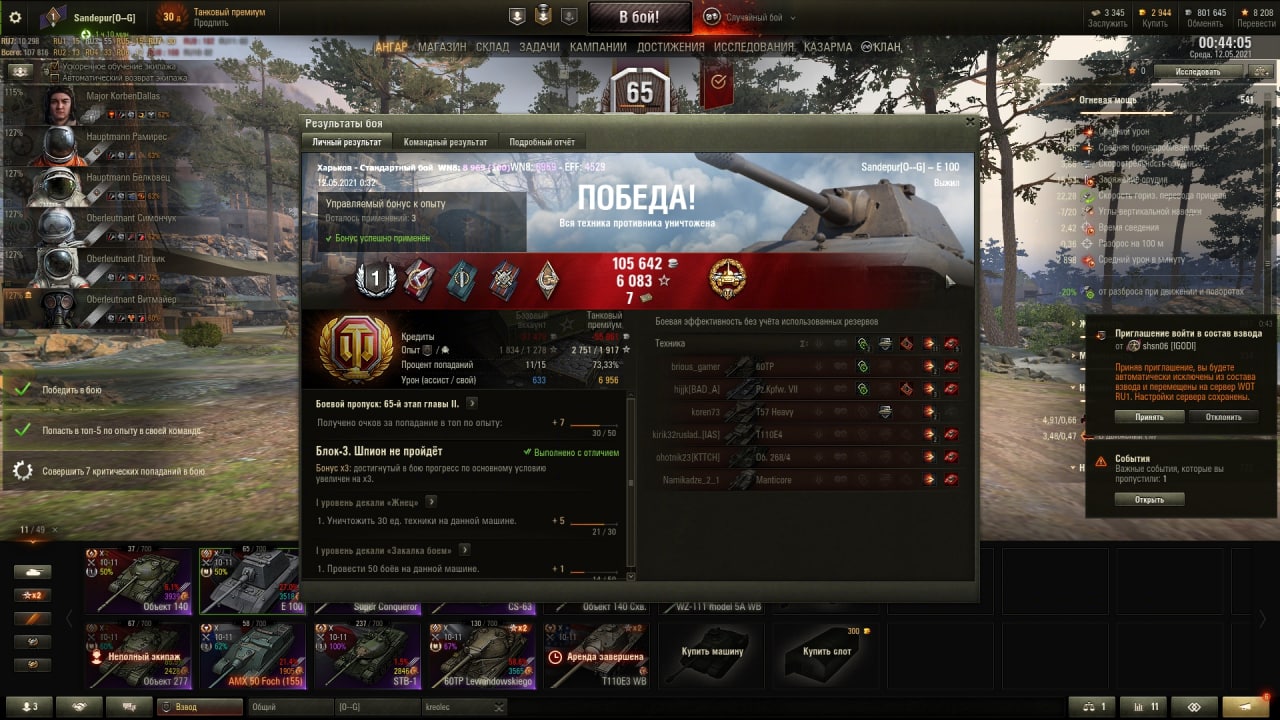Switch to the Командный результат tab
This screenshot has height=720, width=1280.
(x=446, y=142)
